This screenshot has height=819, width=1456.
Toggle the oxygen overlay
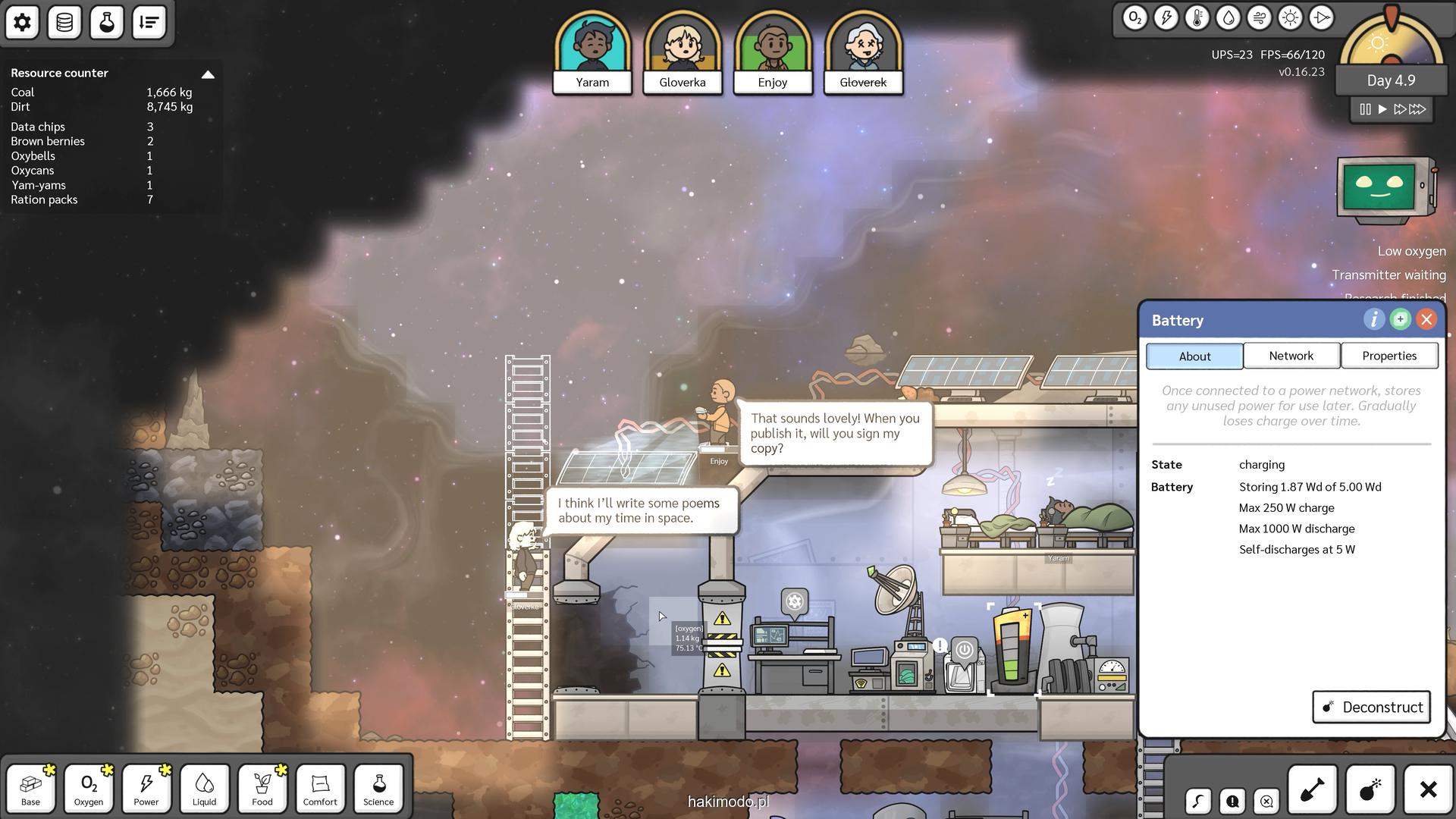tap(1134, 18)
